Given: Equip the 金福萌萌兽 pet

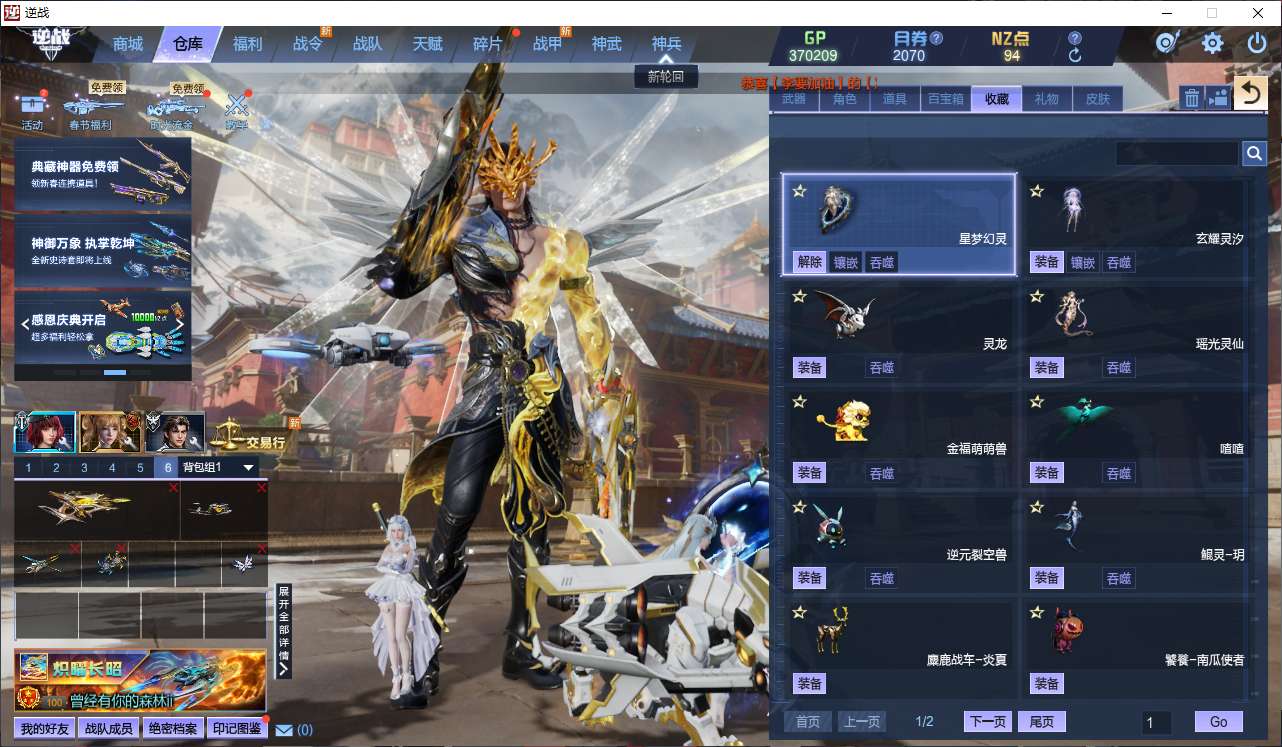Looking at the screenshot, I should point(809,473).
